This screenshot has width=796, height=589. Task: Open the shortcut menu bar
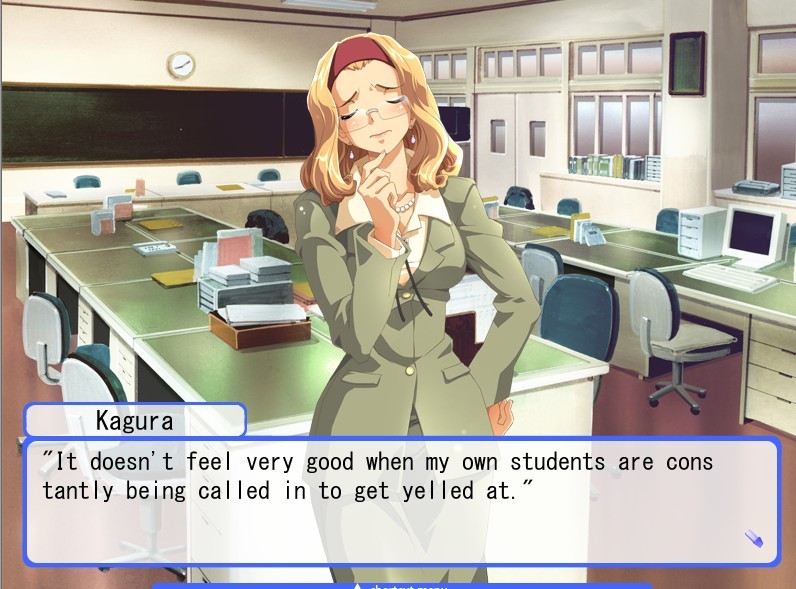[x=401, y=585]
